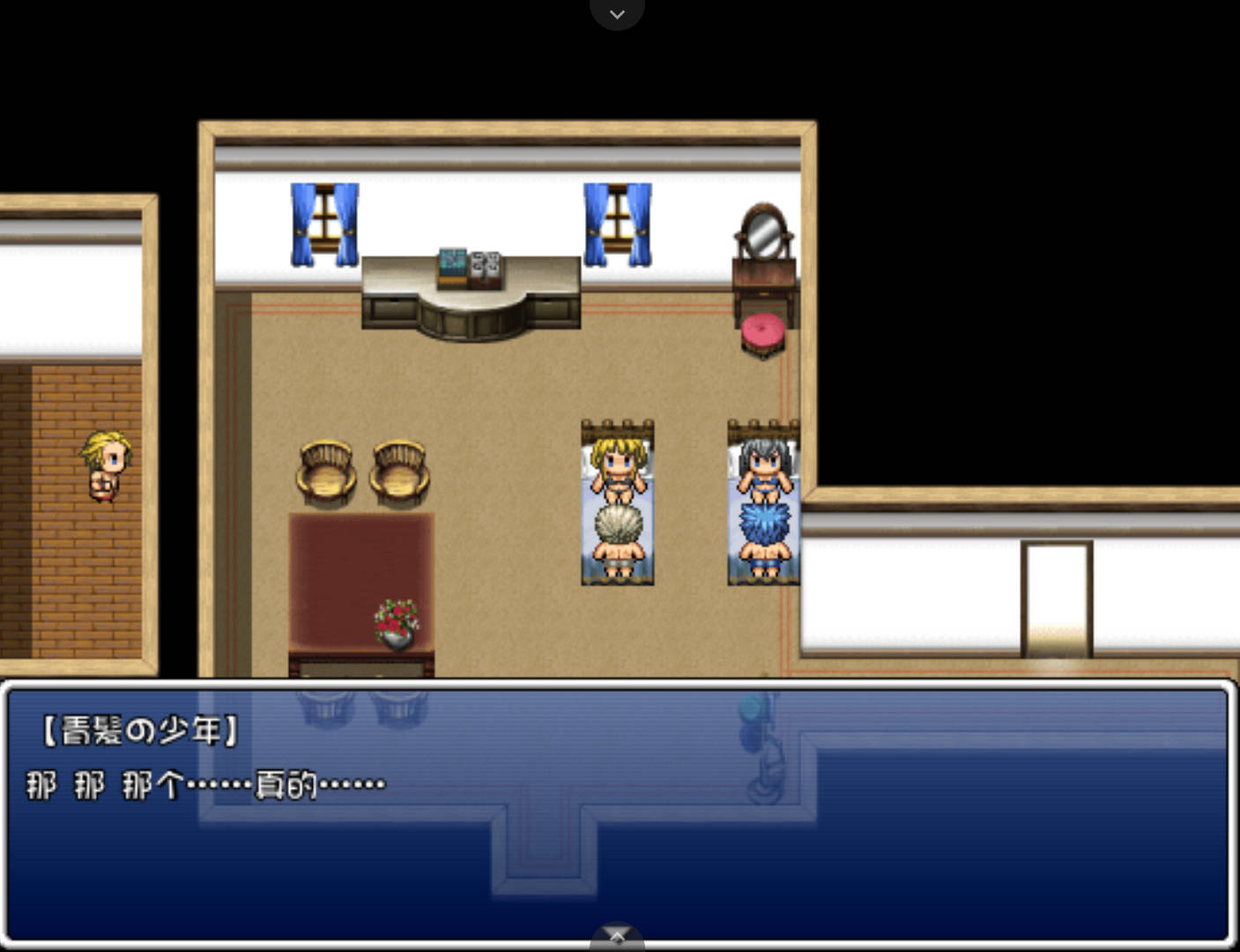Toggle the lit doorway on the right wall
This screenshot has height=952, width=1240.
[1055, 595]
